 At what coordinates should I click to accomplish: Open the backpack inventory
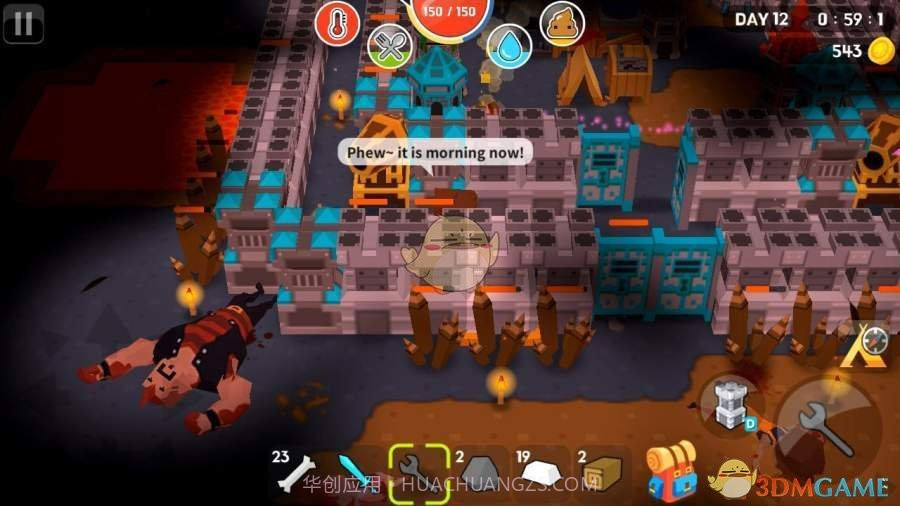point(671,472)
